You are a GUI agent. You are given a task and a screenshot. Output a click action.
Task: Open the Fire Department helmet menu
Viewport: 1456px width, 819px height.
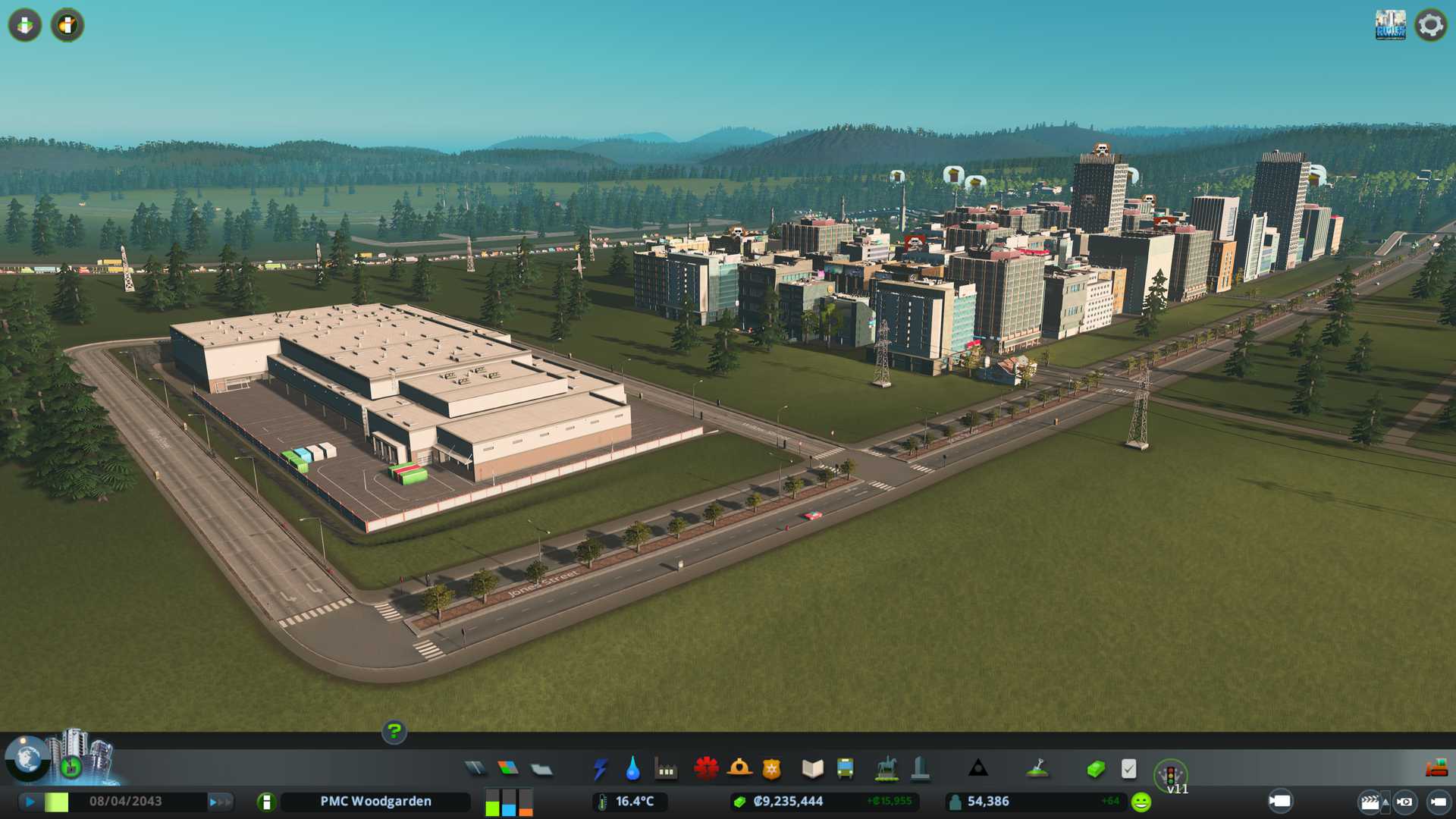[x=739, y=769]
